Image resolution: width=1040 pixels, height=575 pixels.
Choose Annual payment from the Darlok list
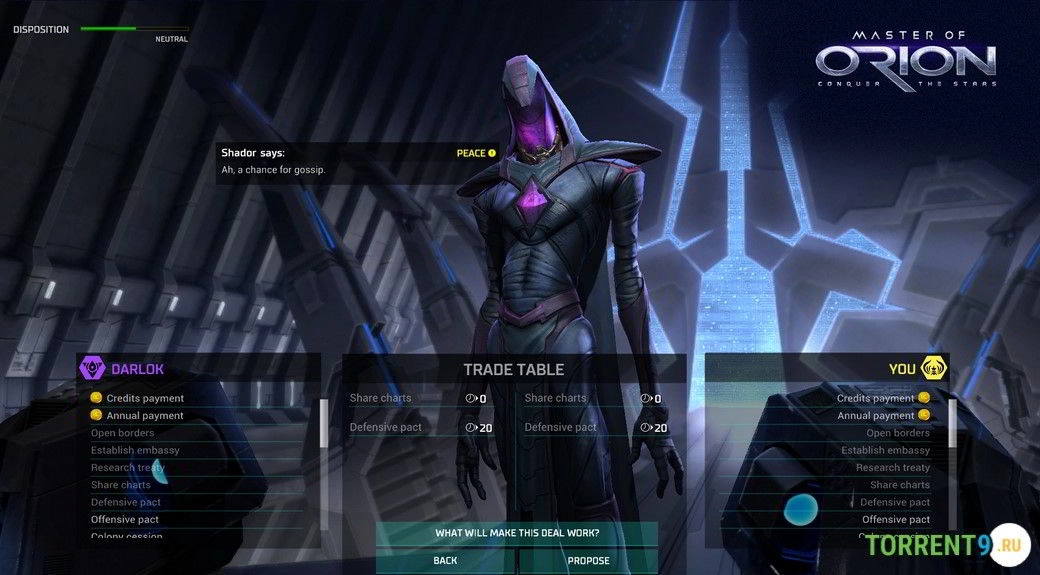(x=145, y=415)
